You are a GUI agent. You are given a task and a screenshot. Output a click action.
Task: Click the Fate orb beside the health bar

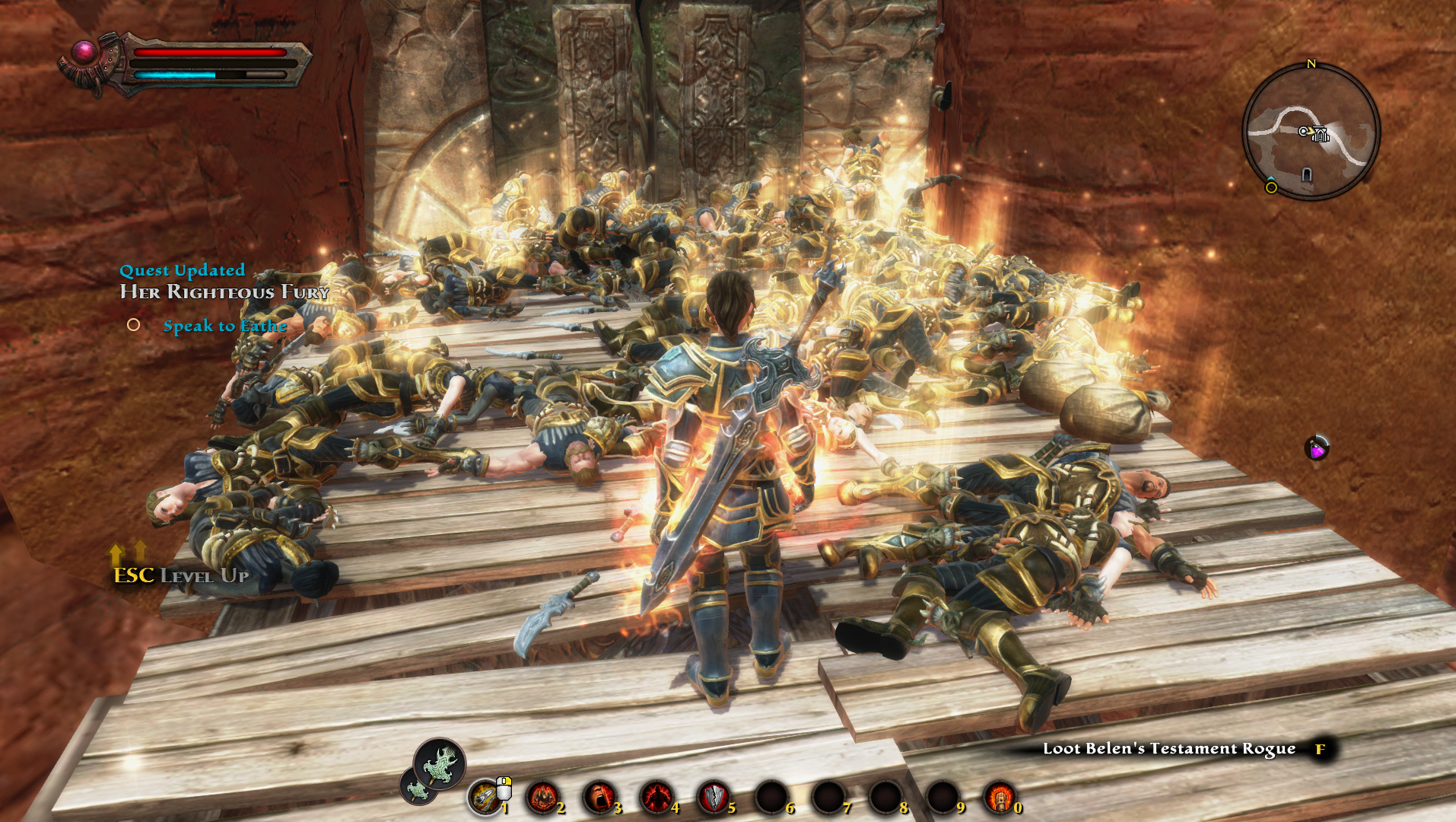tap(84, 53)
